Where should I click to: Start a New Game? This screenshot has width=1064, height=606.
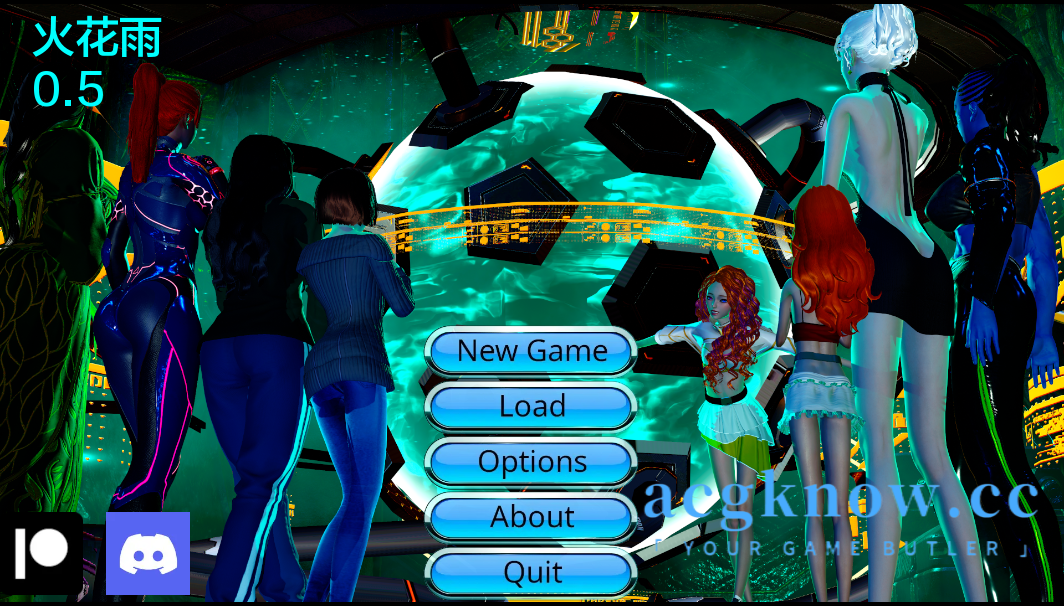(x=531, y=351)
